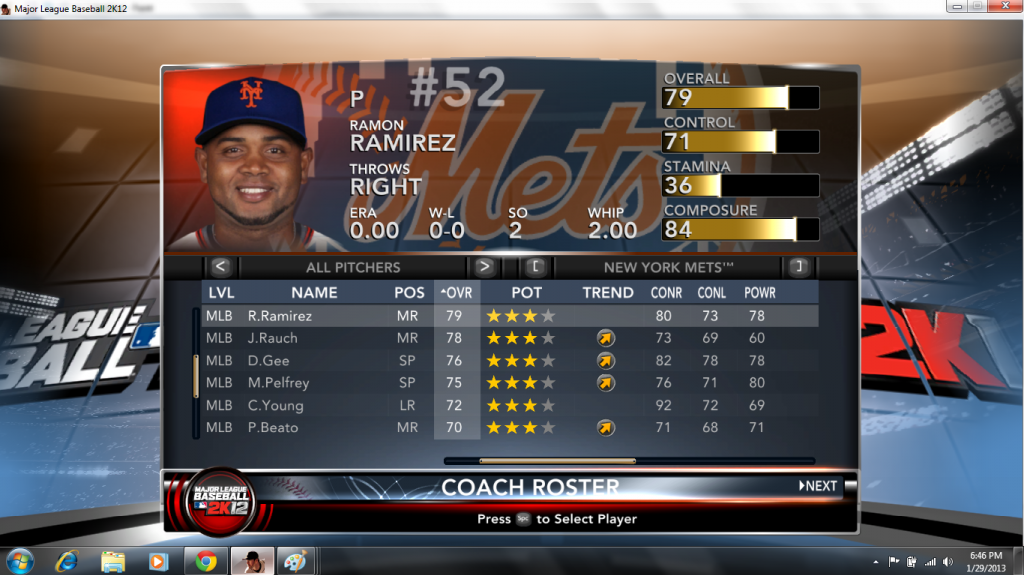Go to previous player category arrow
Image resolution: width=1024 pixels, height=575 pixels.
pos(221,267)
